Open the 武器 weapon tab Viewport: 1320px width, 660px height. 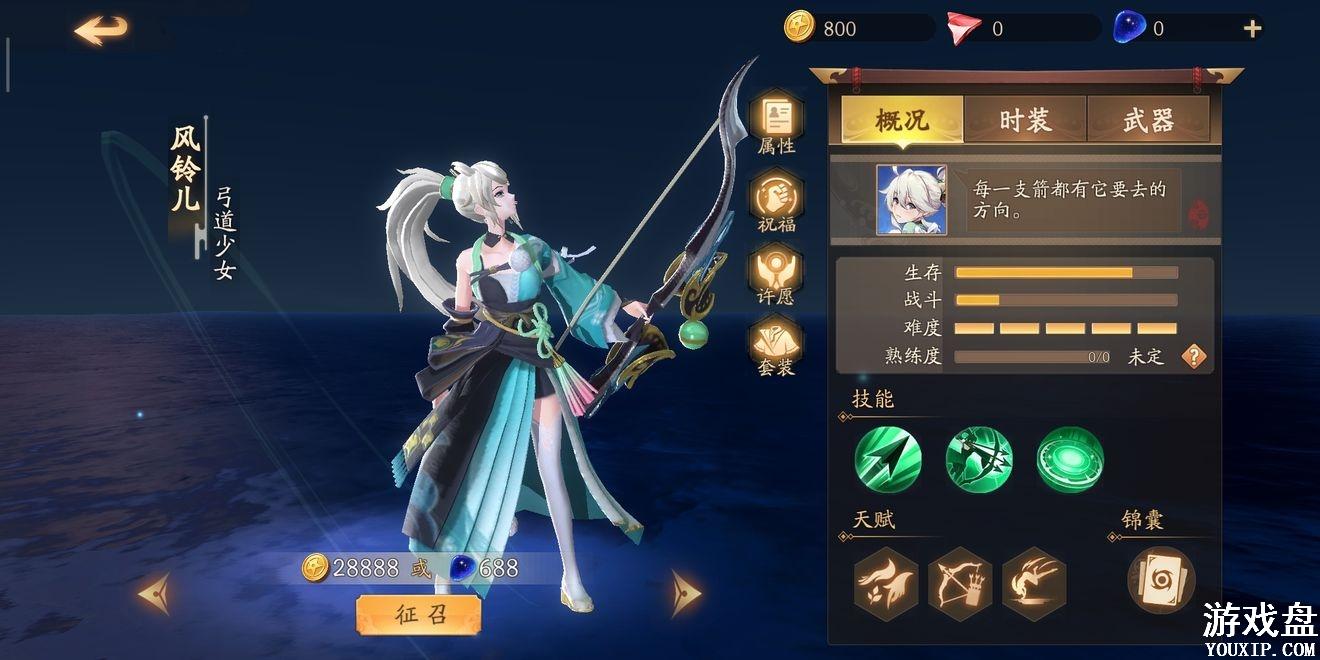point(1148,121)
